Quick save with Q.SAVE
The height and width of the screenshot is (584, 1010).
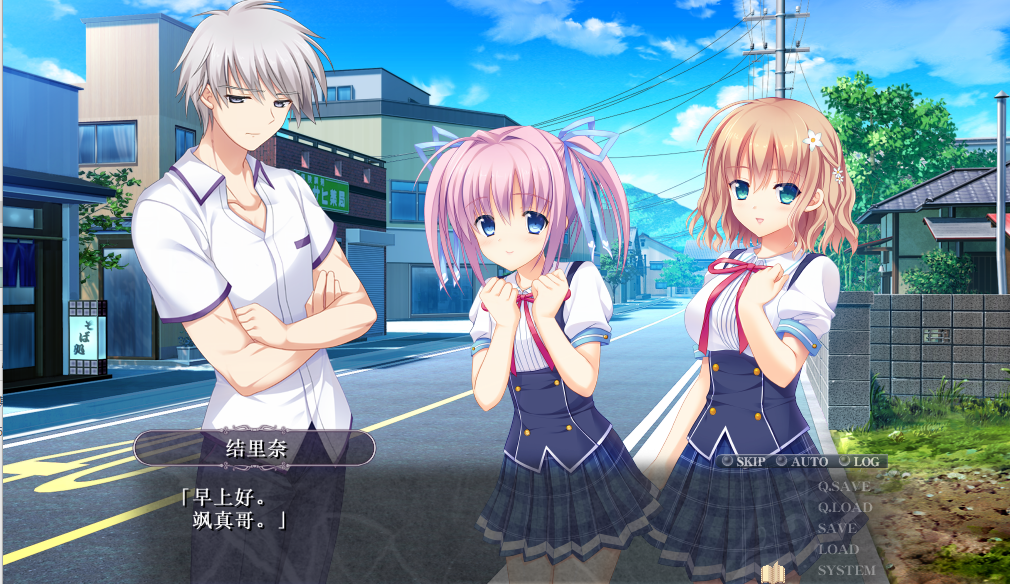click(x=843, y=487)
